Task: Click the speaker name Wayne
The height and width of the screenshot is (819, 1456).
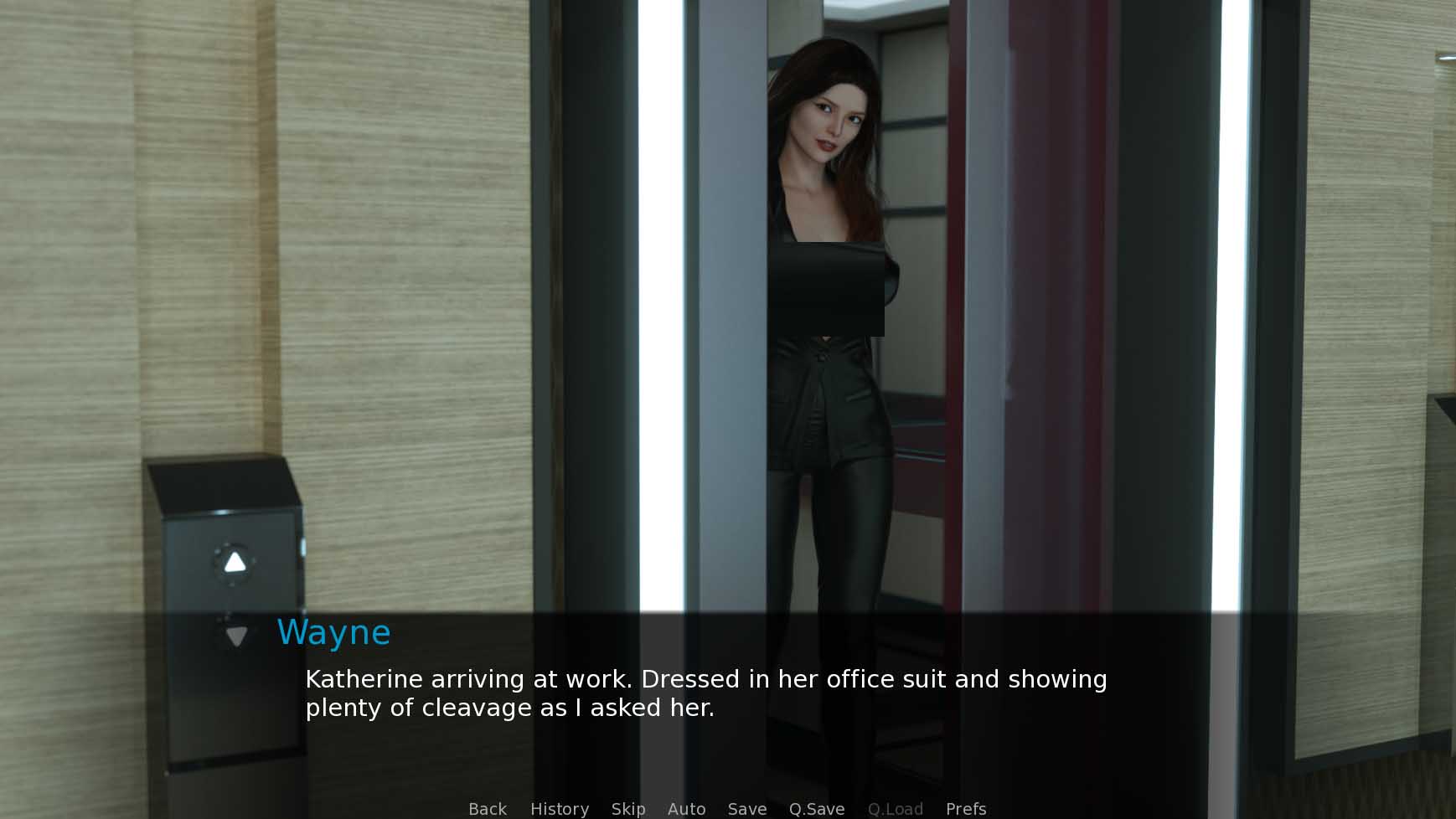Action: click(334, 632)
